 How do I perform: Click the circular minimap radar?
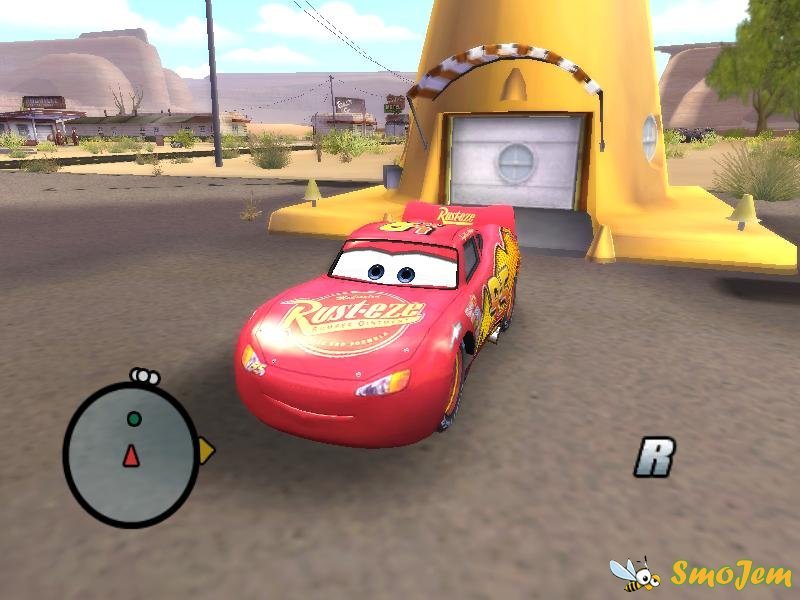131,451
